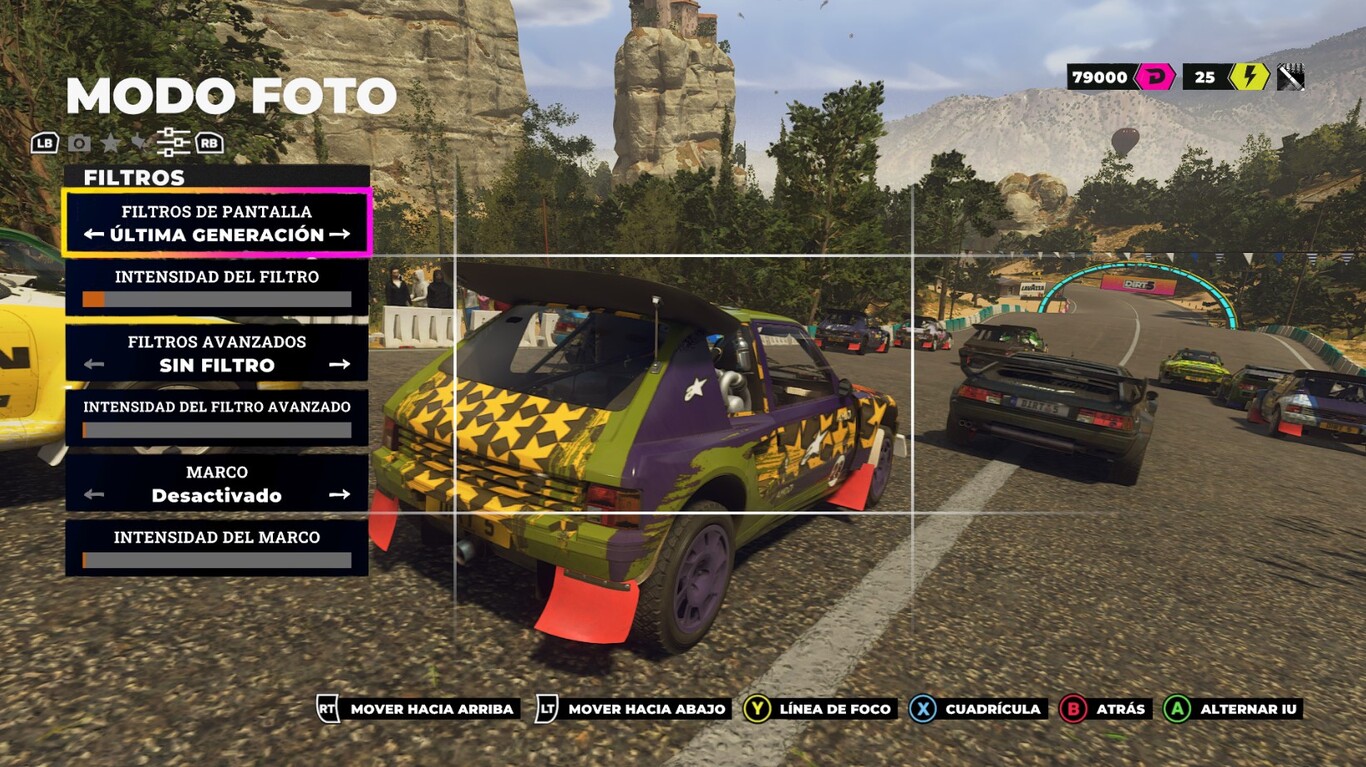This screenshot has height=767, width=1366.
Task: Open the star-rated photos section icon
Action: tap(110, 142)
